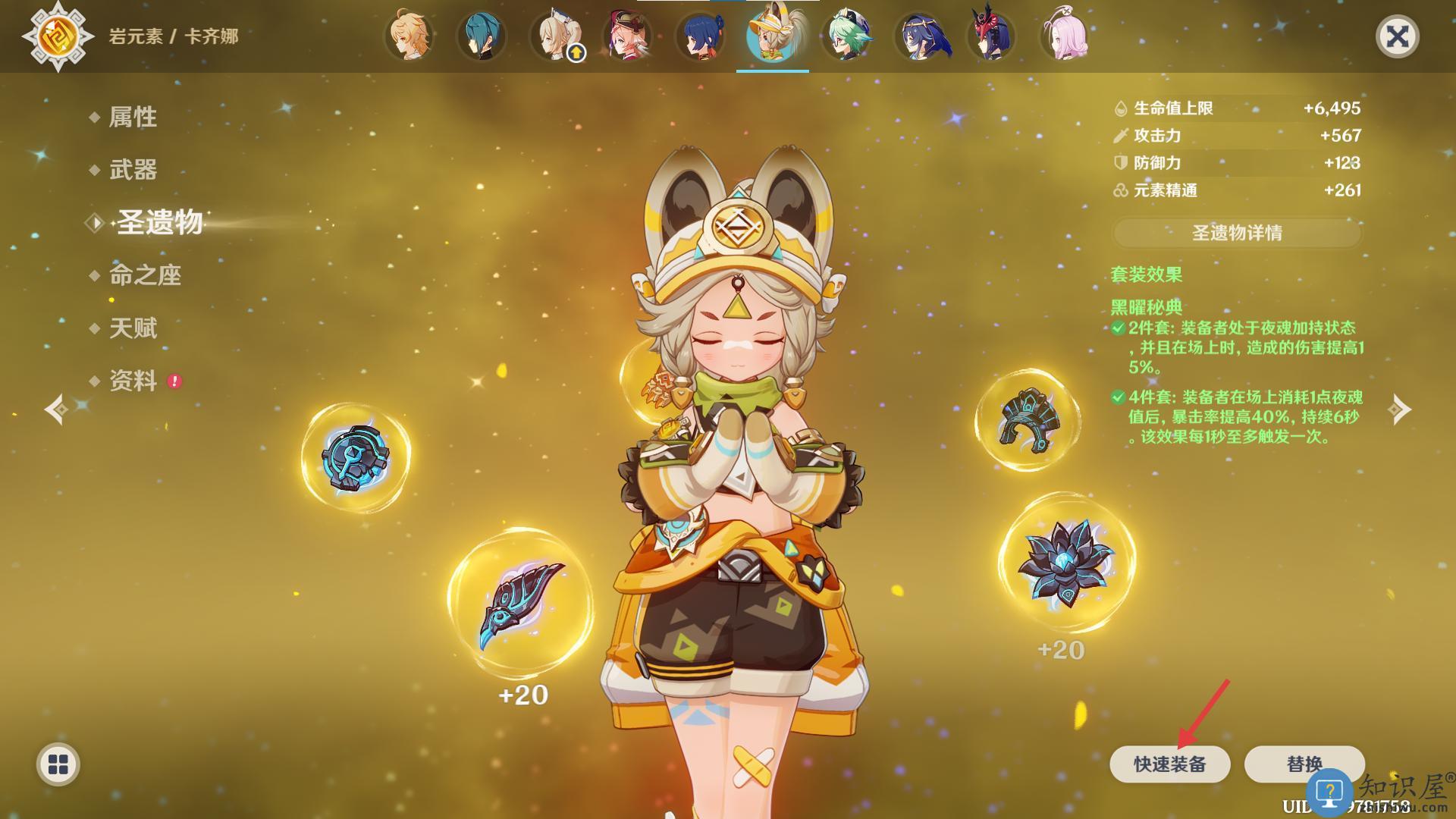This screenshot has width=1456, height=819.
Task: Select the 圣遗物 (Artifacts) menu entry
Action: (159, 223)
